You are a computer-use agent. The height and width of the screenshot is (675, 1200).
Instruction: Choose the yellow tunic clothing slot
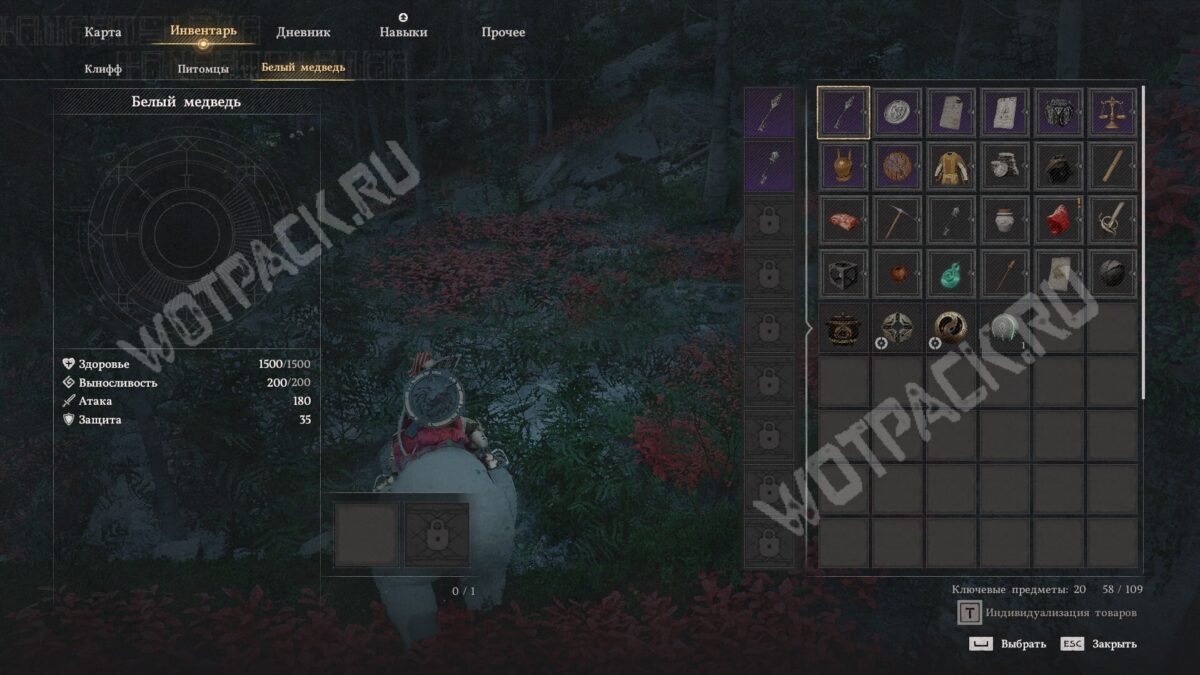pyautogui.click(x=951, y=166)
